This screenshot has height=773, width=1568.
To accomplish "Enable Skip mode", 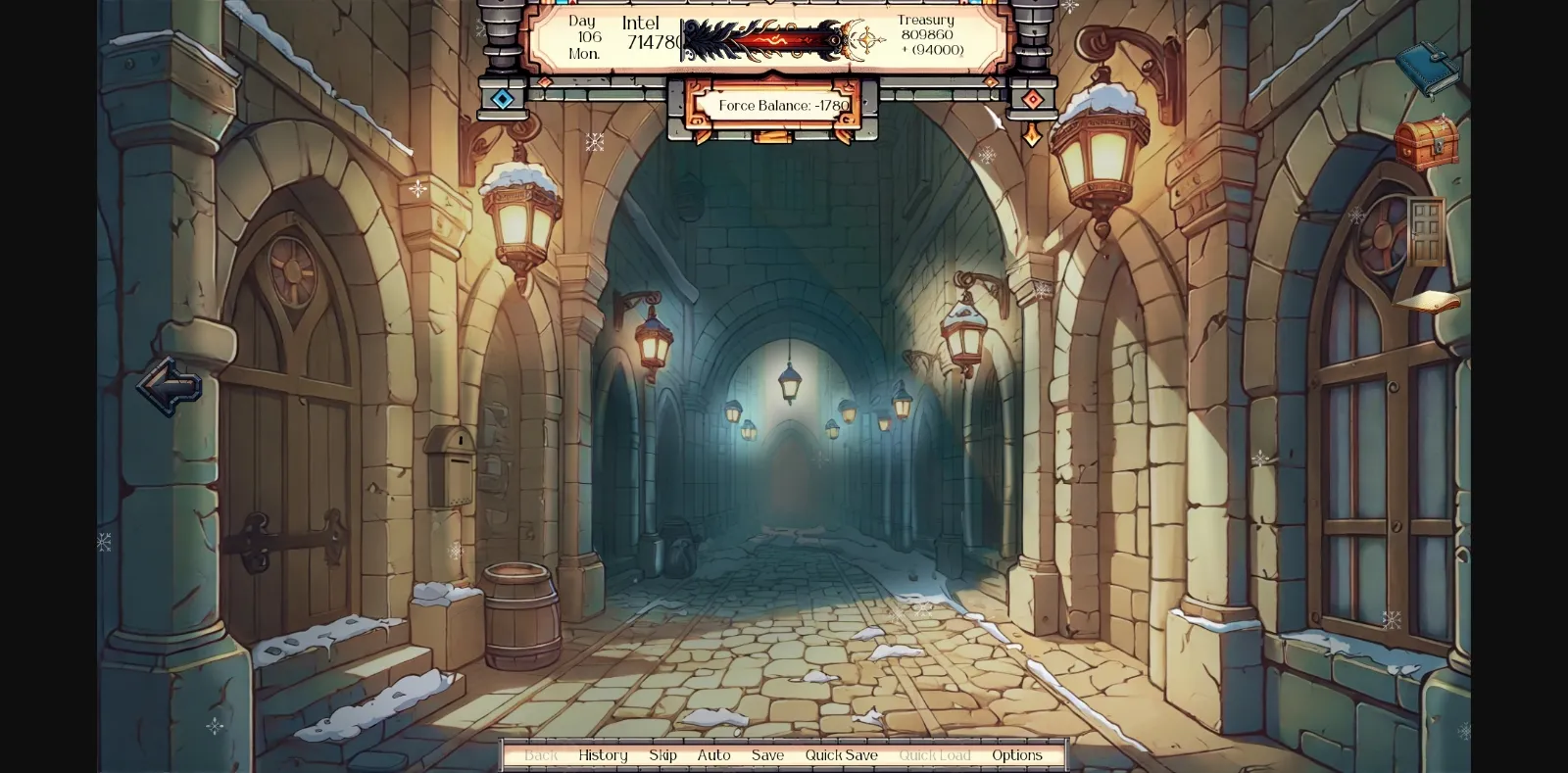I will click(662, 755).
